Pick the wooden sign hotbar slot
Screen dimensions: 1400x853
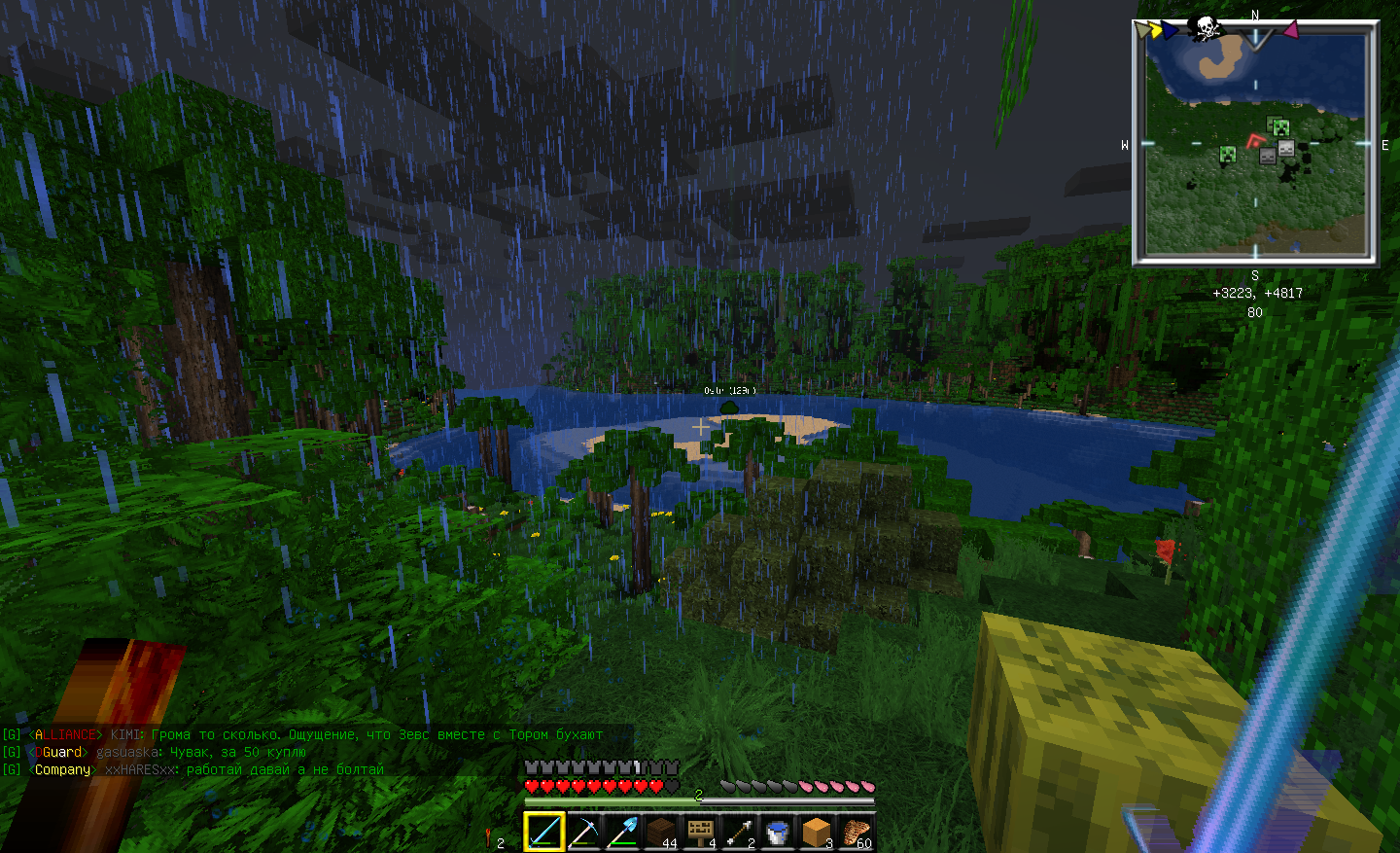coord(700,832)
